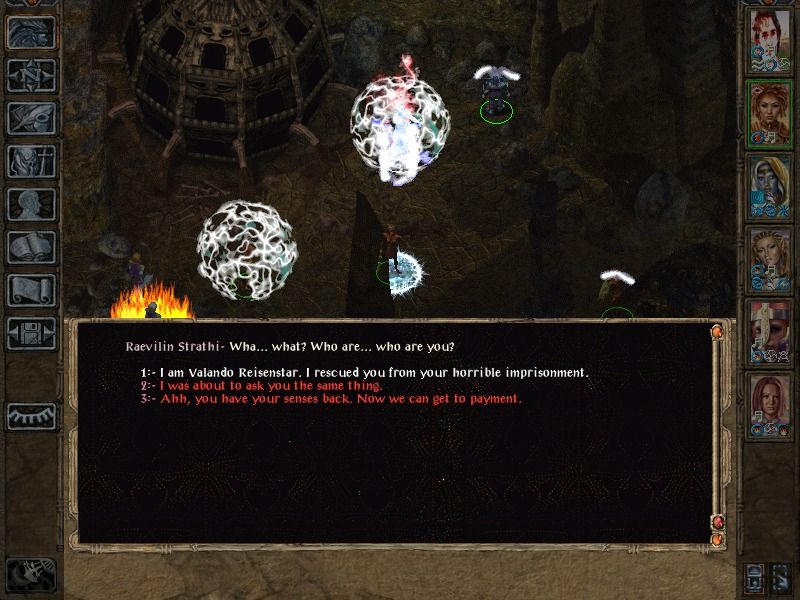Open the options menu with the floppy disk button

30,333
